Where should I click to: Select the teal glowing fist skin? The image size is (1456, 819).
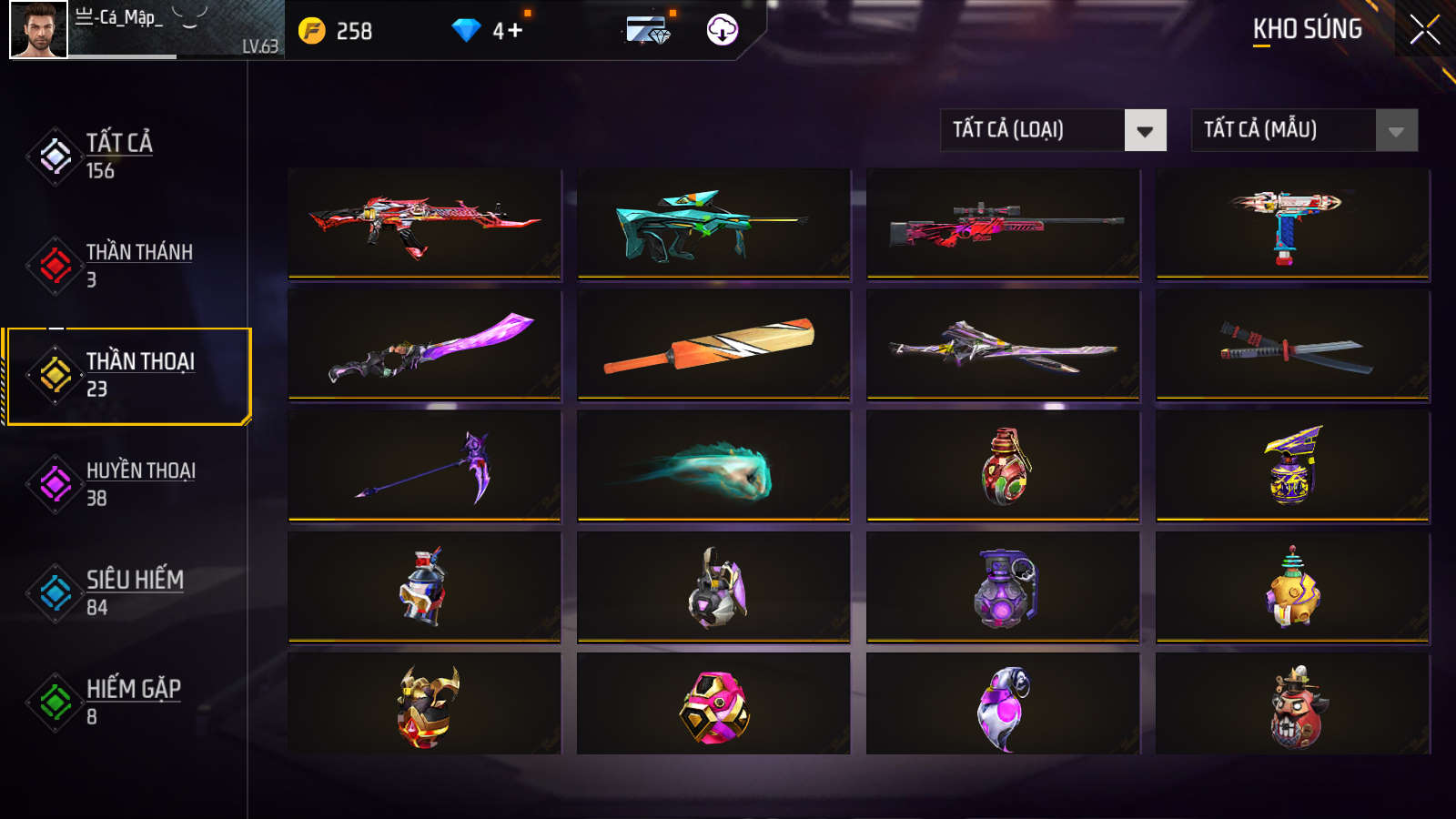tap(713, 466)
